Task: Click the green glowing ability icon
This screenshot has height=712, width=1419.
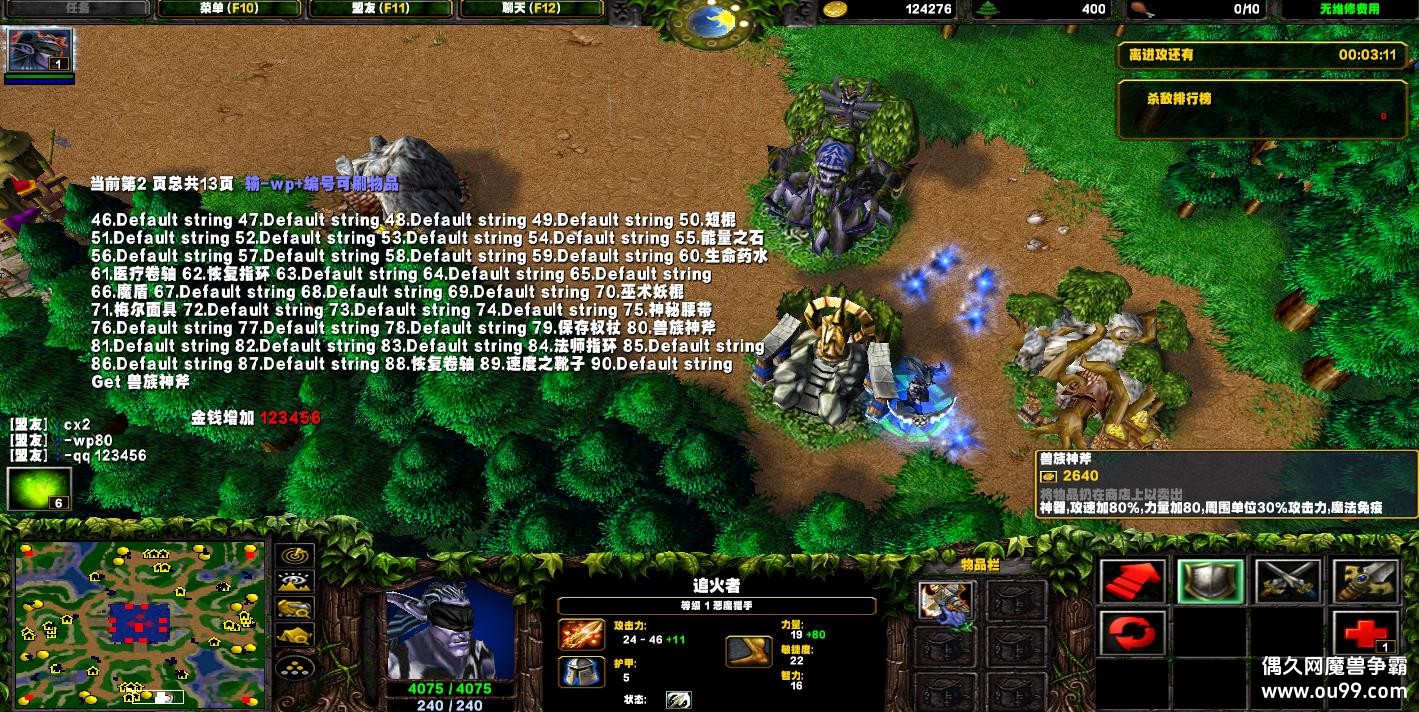Action: tap(40, 489)
